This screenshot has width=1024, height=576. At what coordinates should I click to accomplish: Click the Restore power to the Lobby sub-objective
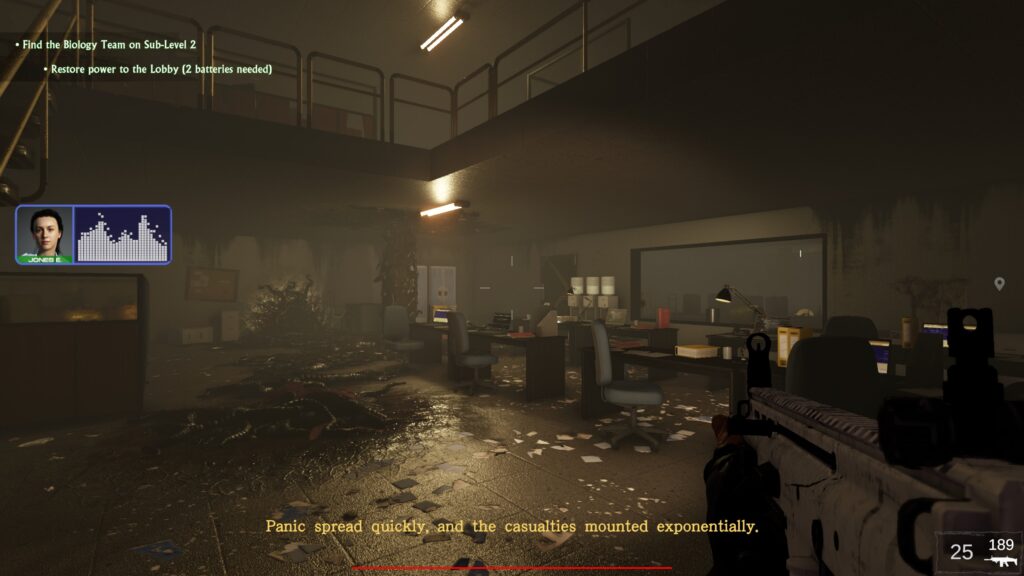(x=162, y=69)
